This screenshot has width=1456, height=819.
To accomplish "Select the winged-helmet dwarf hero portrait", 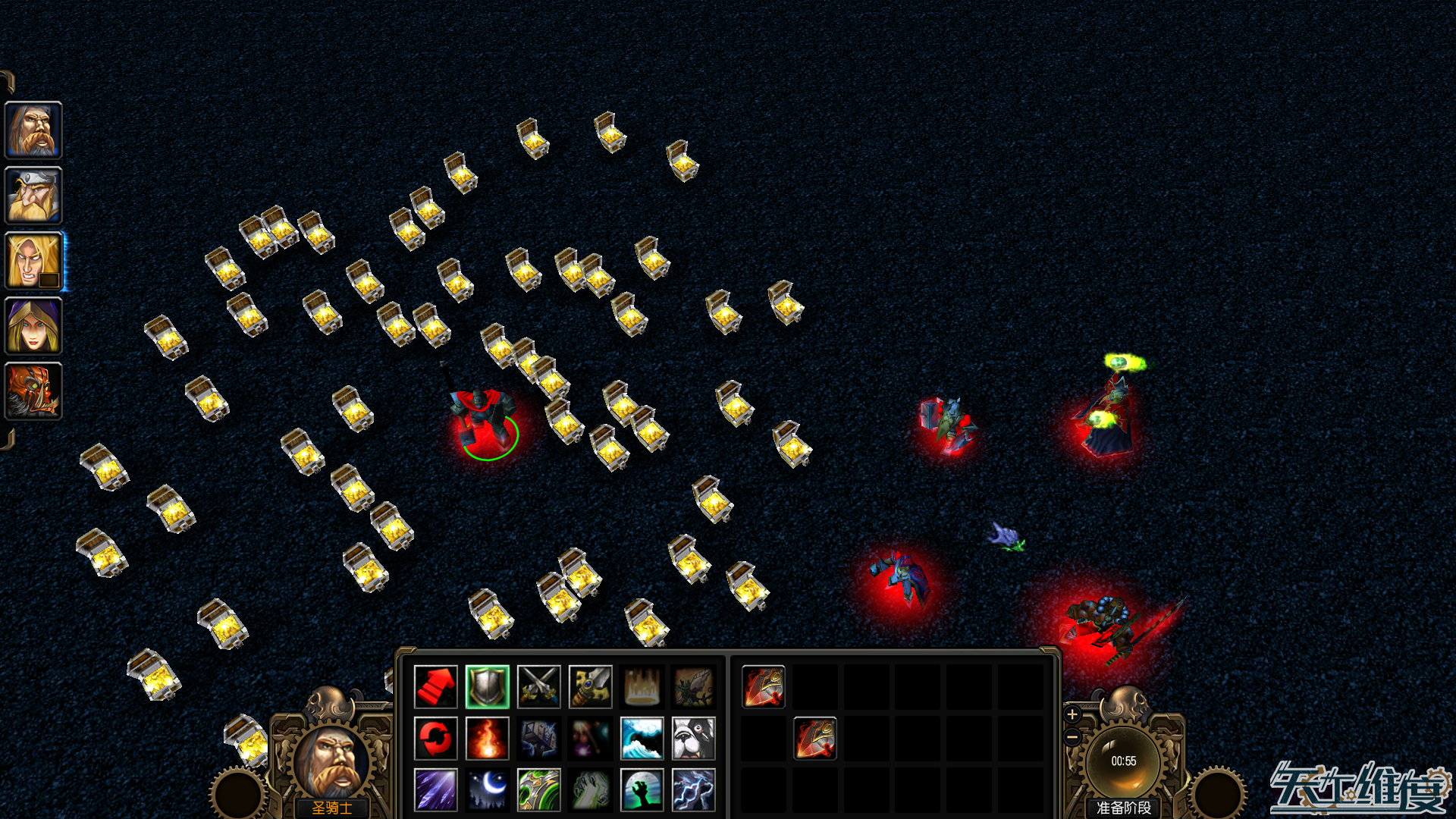I will click(x=33, y=196).
